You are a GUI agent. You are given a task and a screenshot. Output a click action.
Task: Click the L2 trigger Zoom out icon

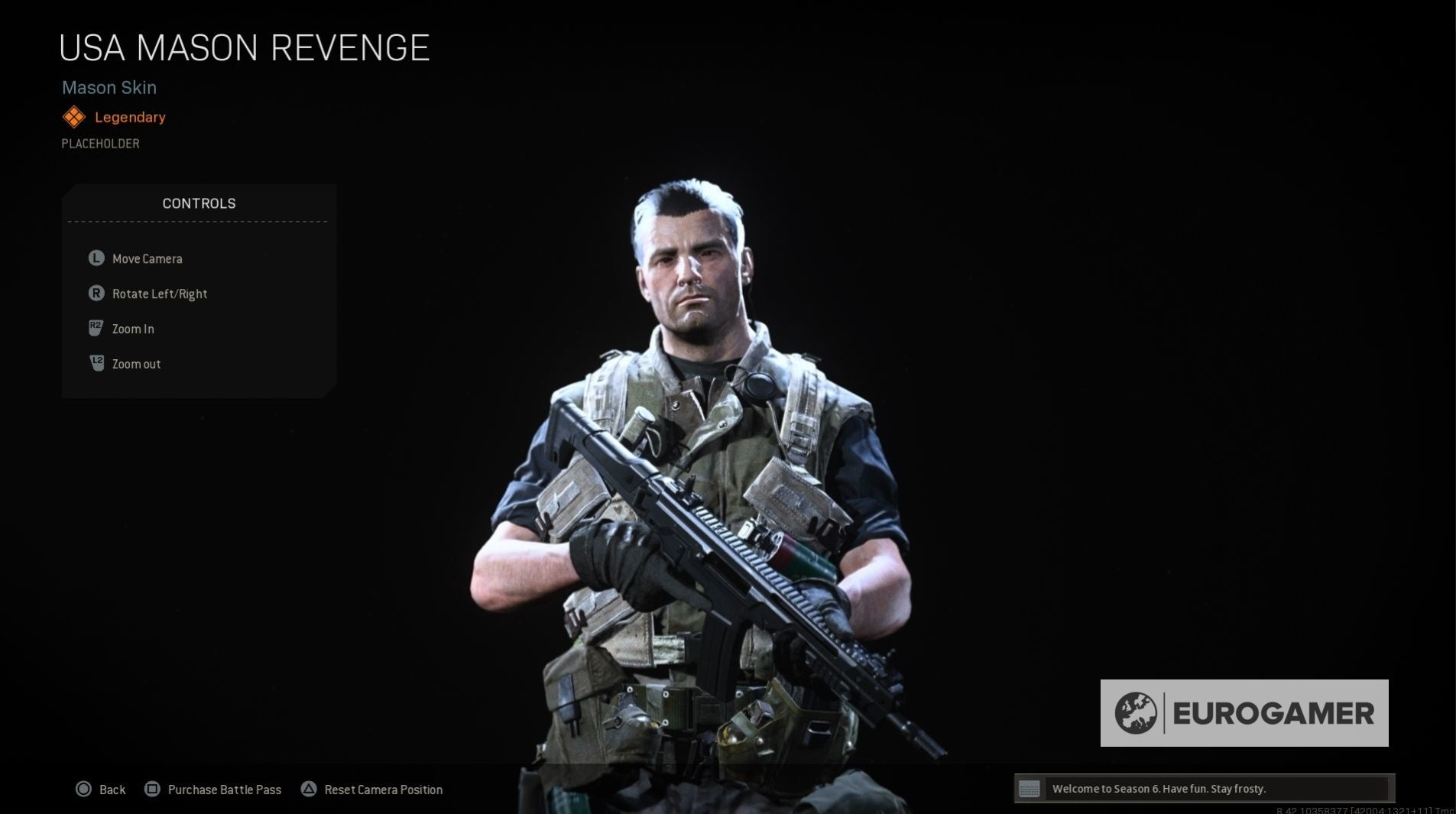[x=95, y=363]
